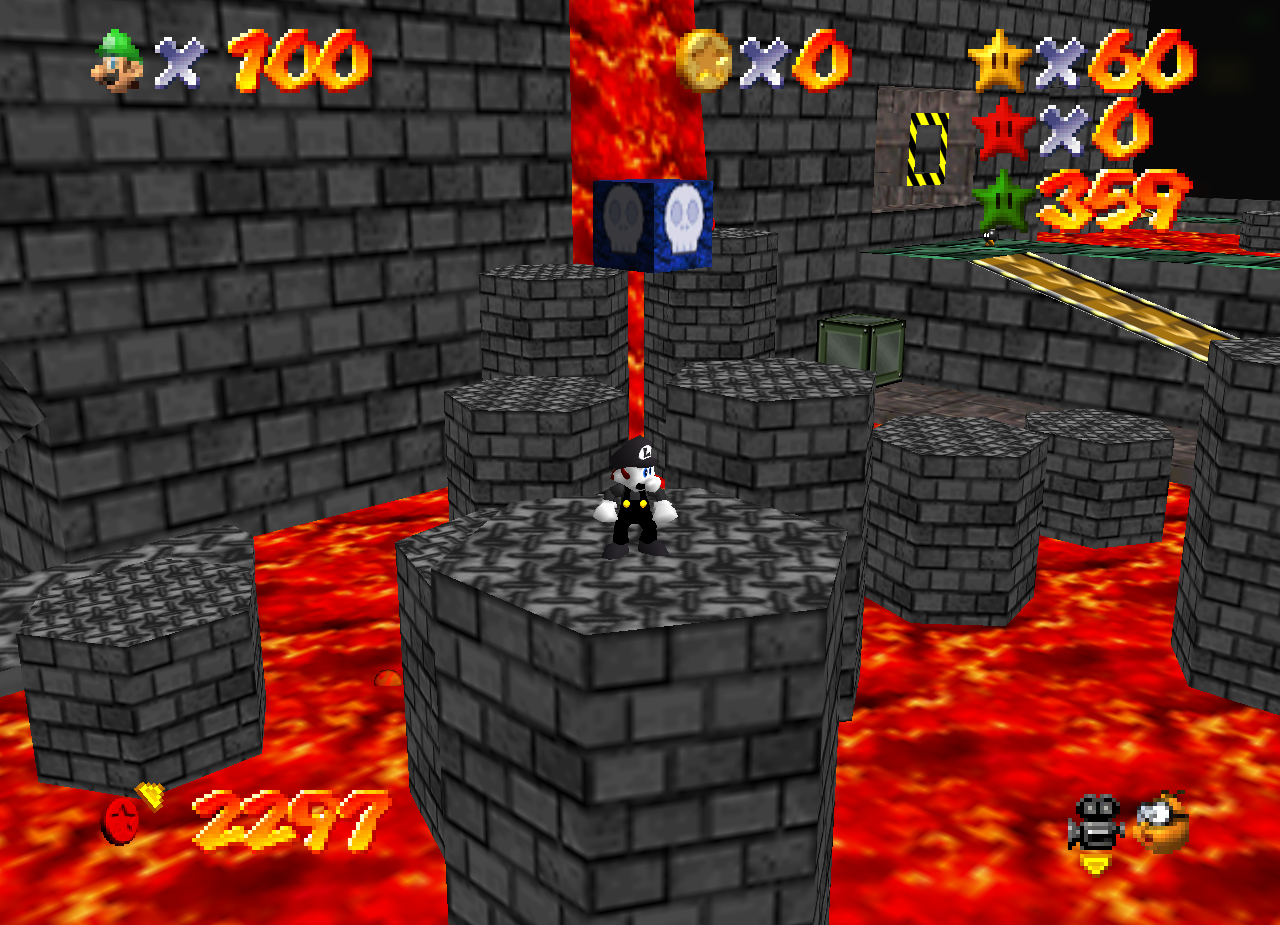Click the yellow power star icon

999,61
